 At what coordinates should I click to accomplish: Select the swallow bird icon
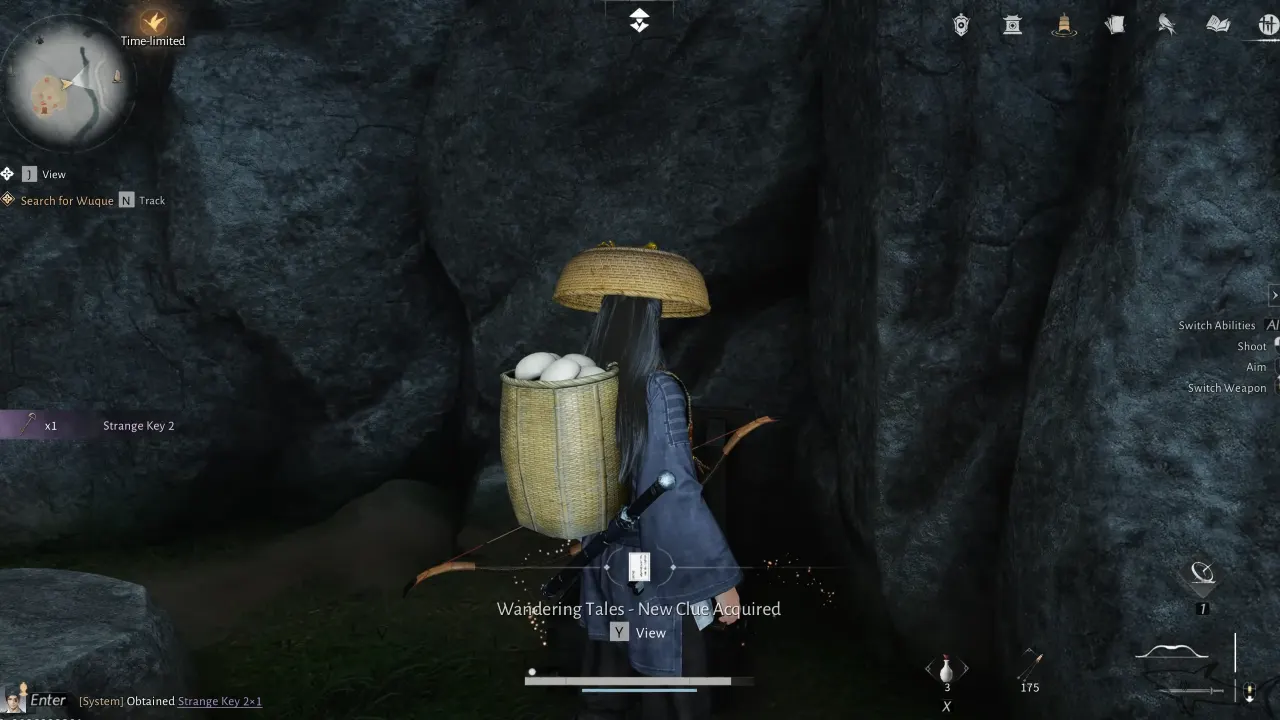tap(1166, 24)
